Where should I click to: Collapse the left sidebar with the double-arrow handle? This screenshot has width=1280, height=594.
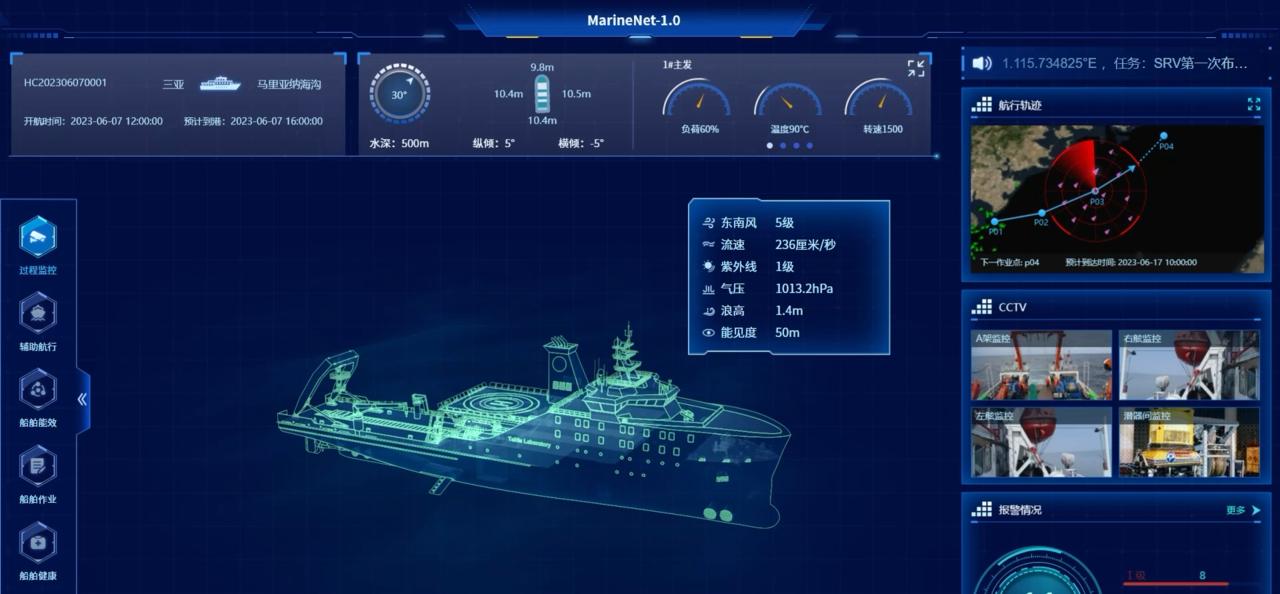point(82,399)
